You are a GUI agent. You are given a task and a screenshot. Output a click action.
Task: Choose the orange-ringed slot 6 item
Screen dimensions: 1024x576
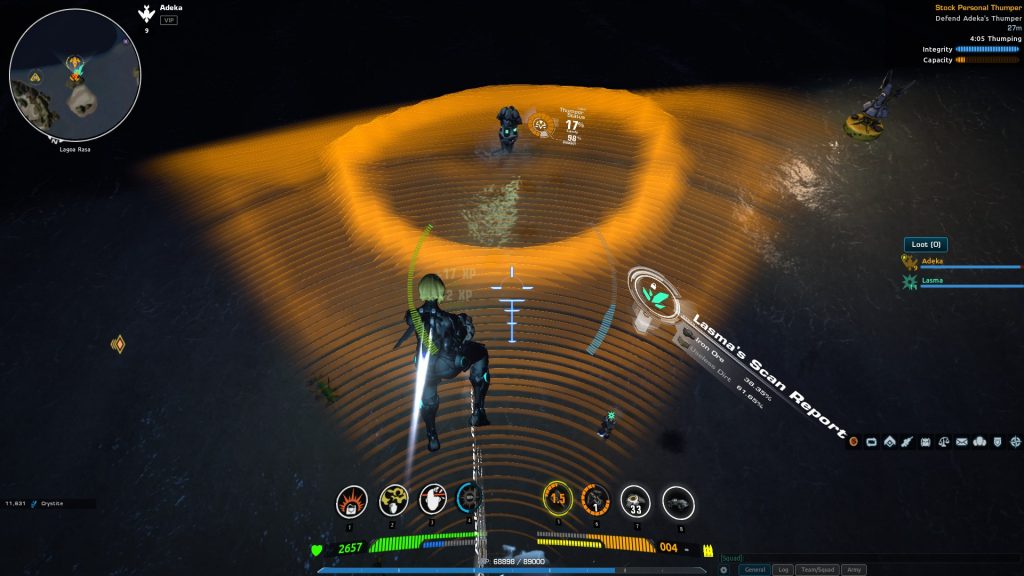595,499
